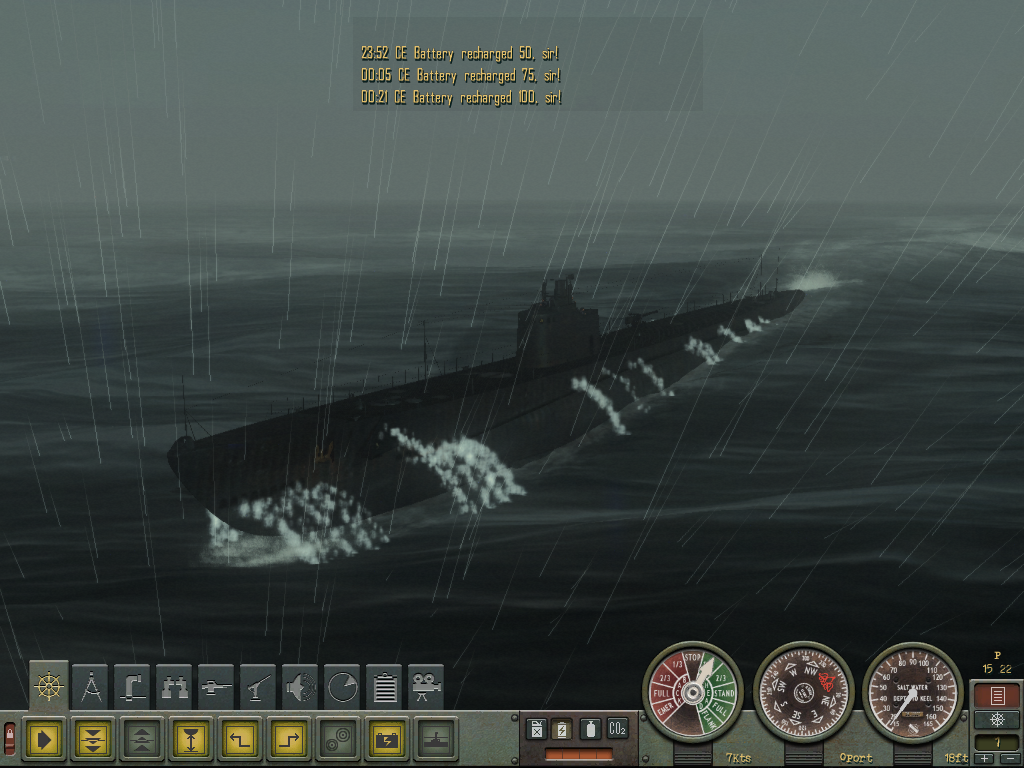Switch to the periscope station tab

(x=133, y=687)
